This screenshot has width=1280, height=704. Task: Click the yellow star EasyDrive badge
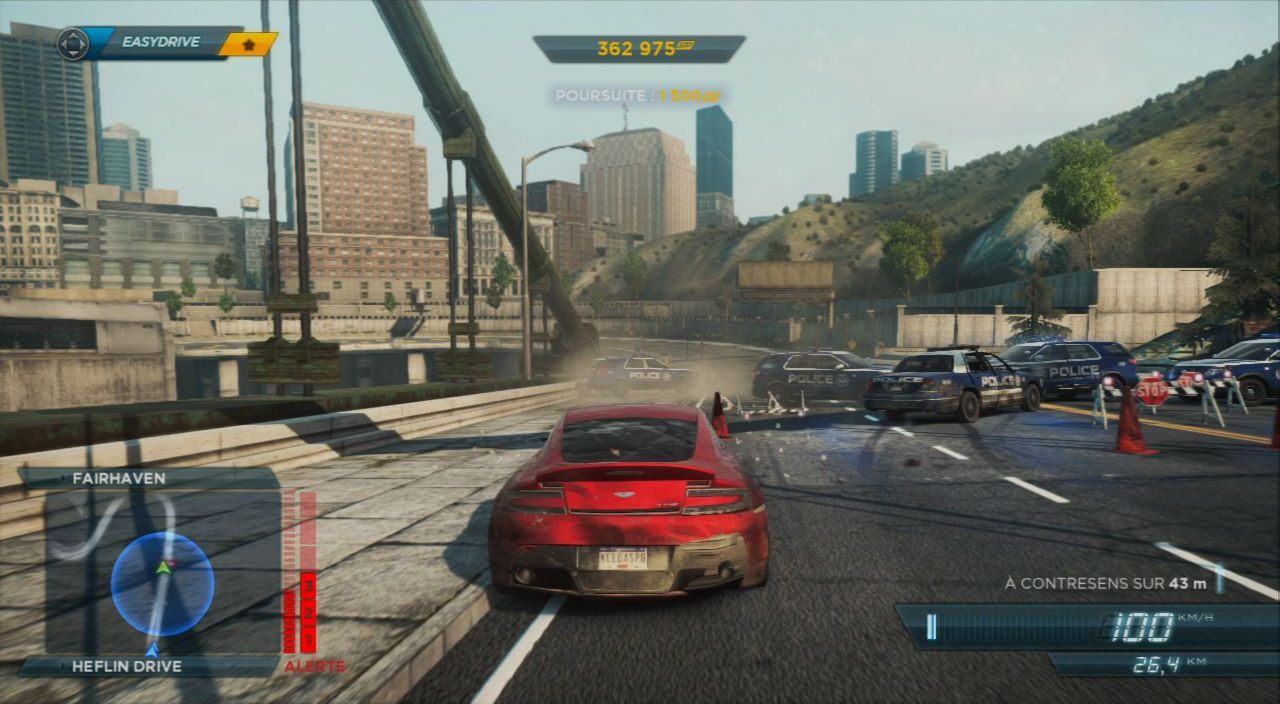(x=246, y=43)
